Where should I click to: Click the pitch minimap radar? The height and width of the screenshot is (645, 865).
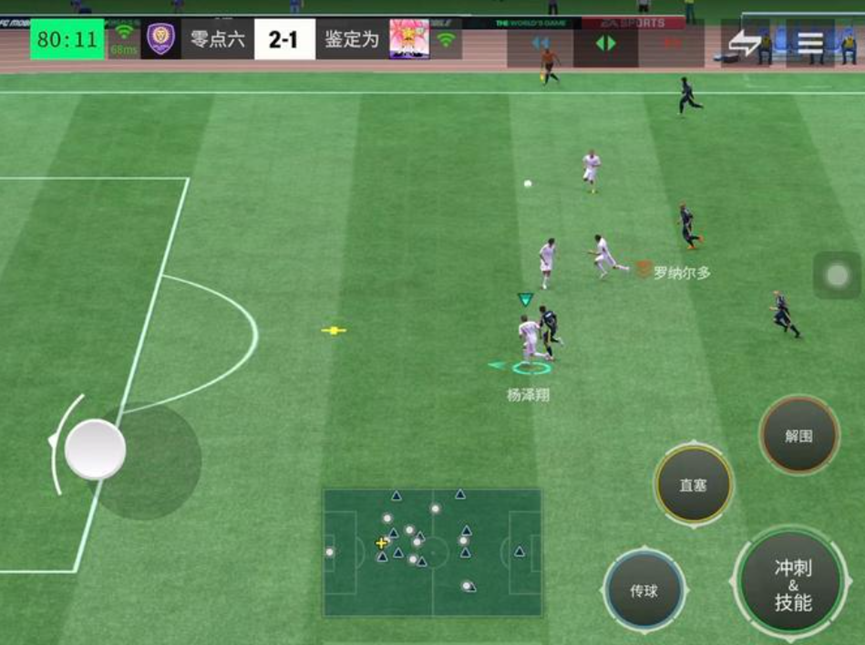[432, 552]
